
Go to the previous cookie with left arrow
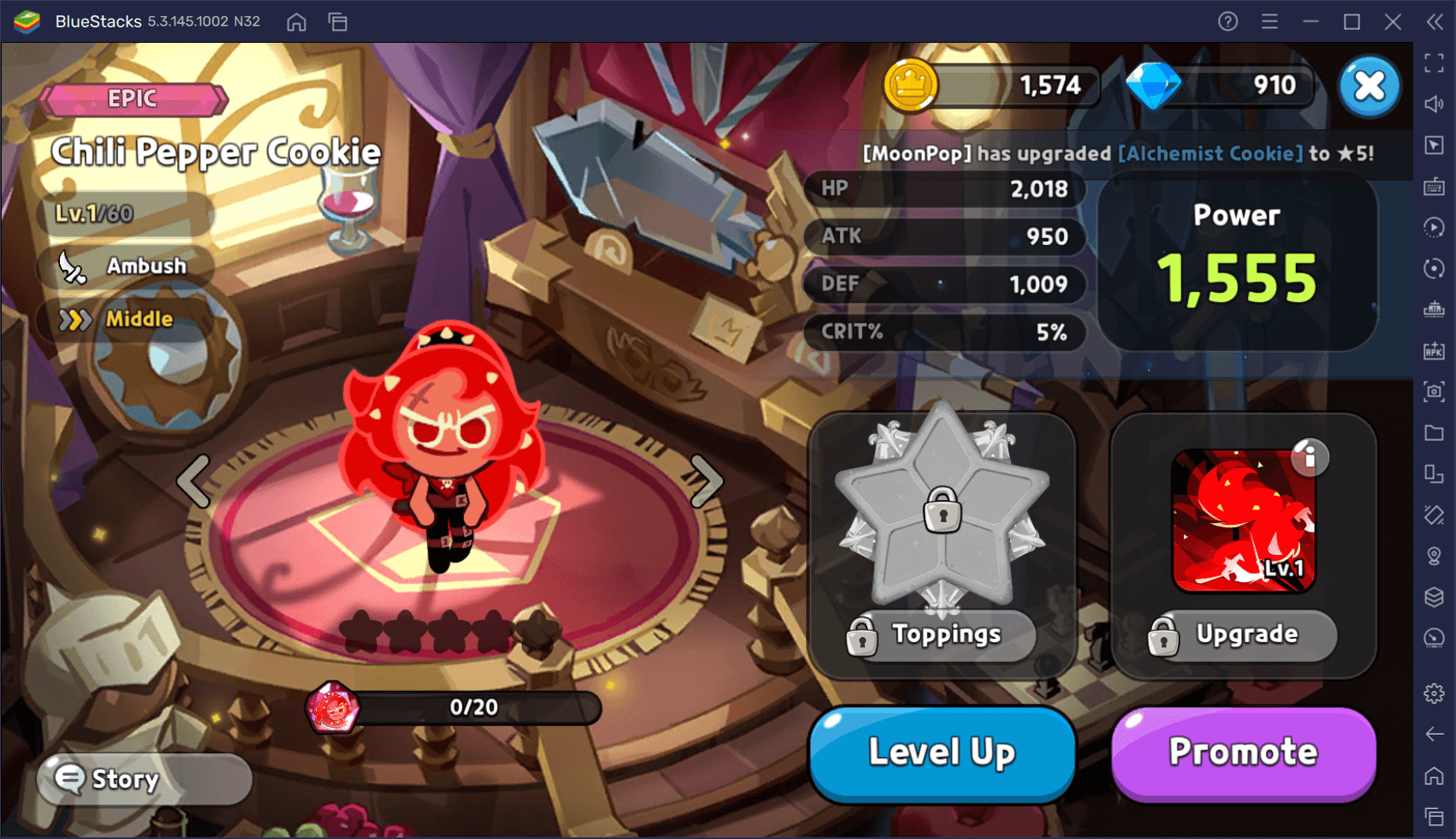click(194, 481)
